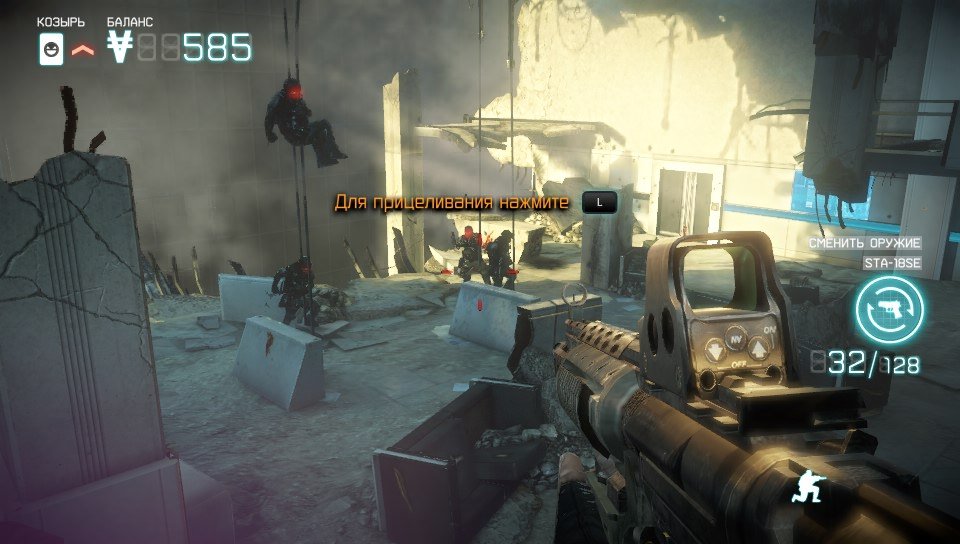Tap the circular switch weapon pistol icon
The height and width of the screenshot is (544, 960).
click(889, 310)
